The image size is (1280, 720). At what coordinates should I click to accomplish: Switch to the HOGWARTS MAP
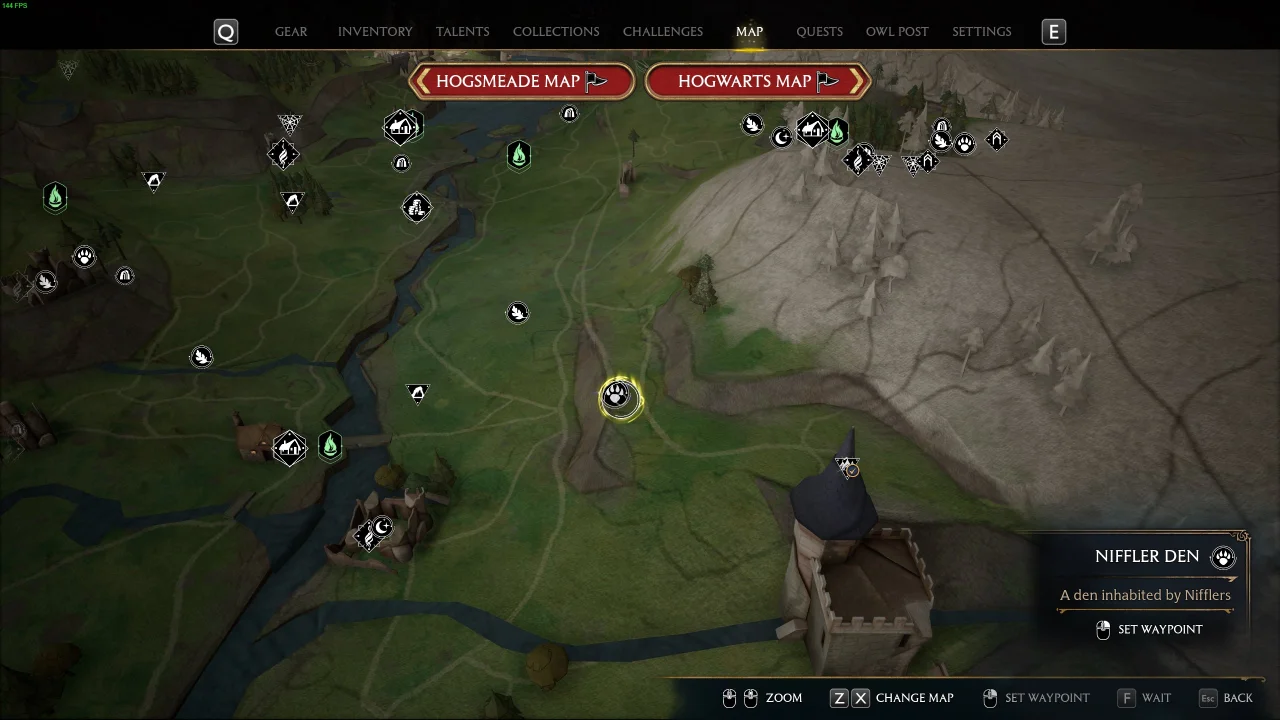[x=758, y=81]
